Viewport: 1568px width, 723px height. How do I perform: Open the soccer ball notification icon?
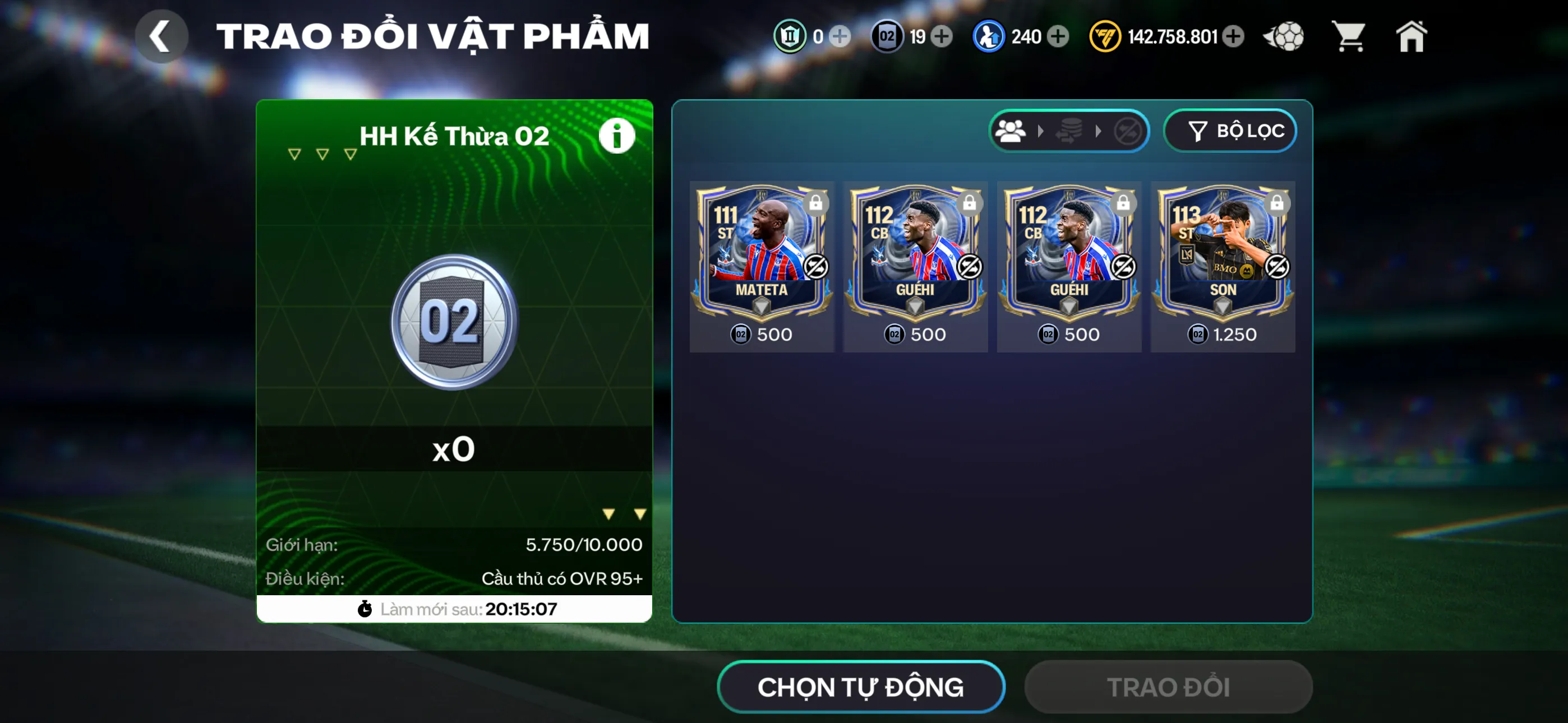point(1283,36)
